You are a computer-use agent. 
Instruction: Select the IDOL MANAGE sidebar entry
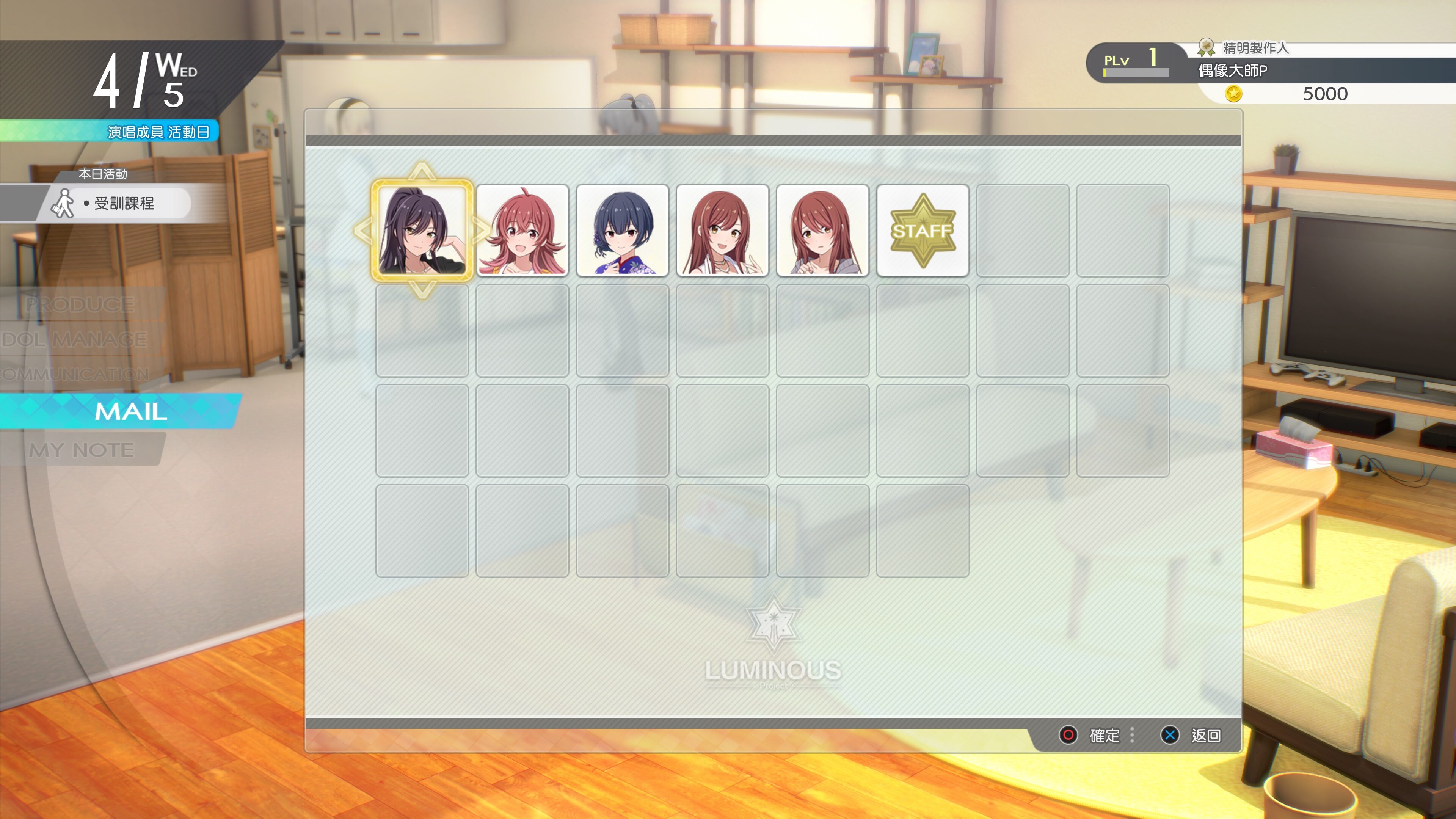pyautogui.click(x=74, y=340)
